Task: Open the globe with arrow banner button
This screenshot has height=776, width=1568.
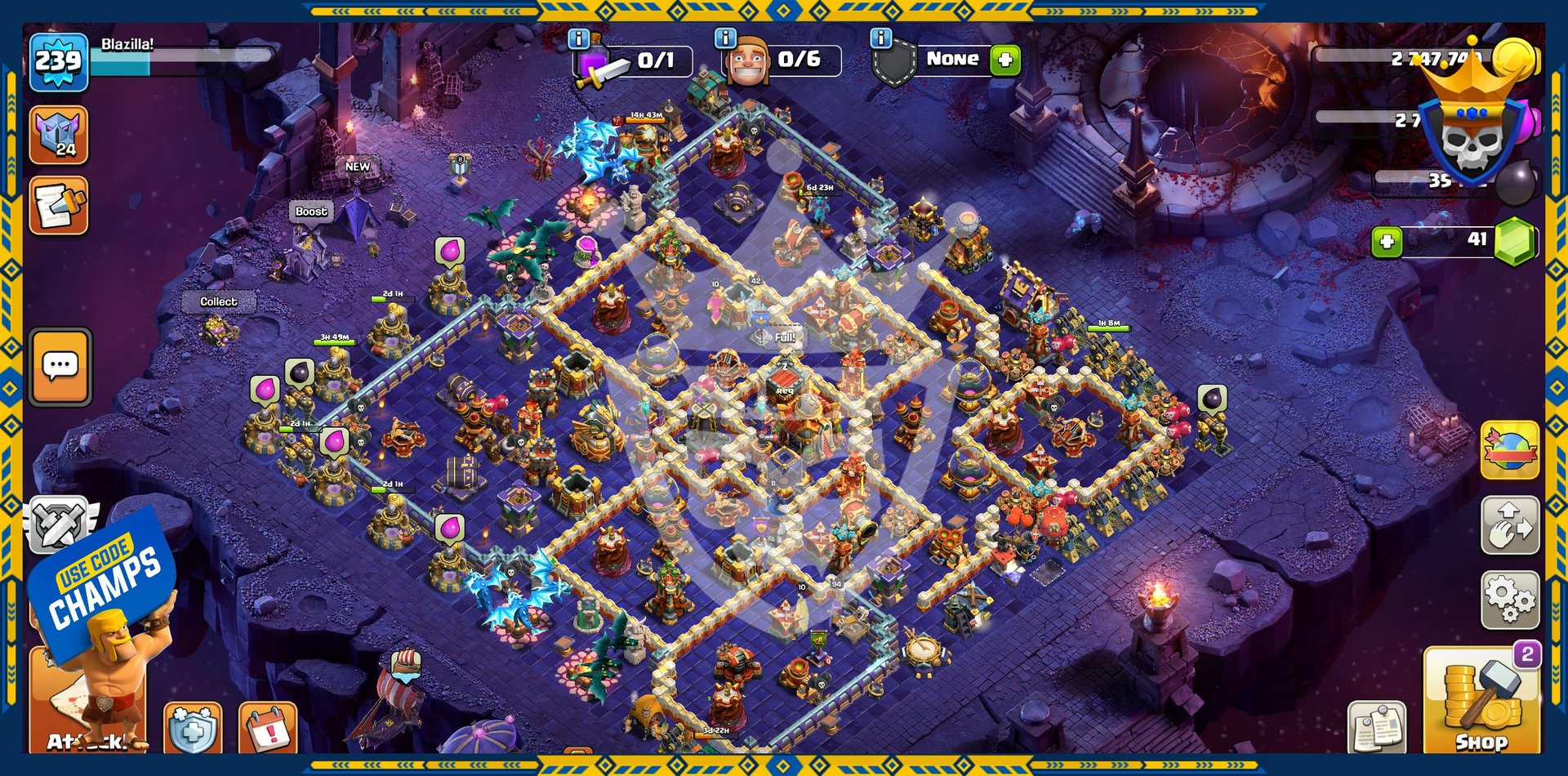Action: tap(1510, 450)
